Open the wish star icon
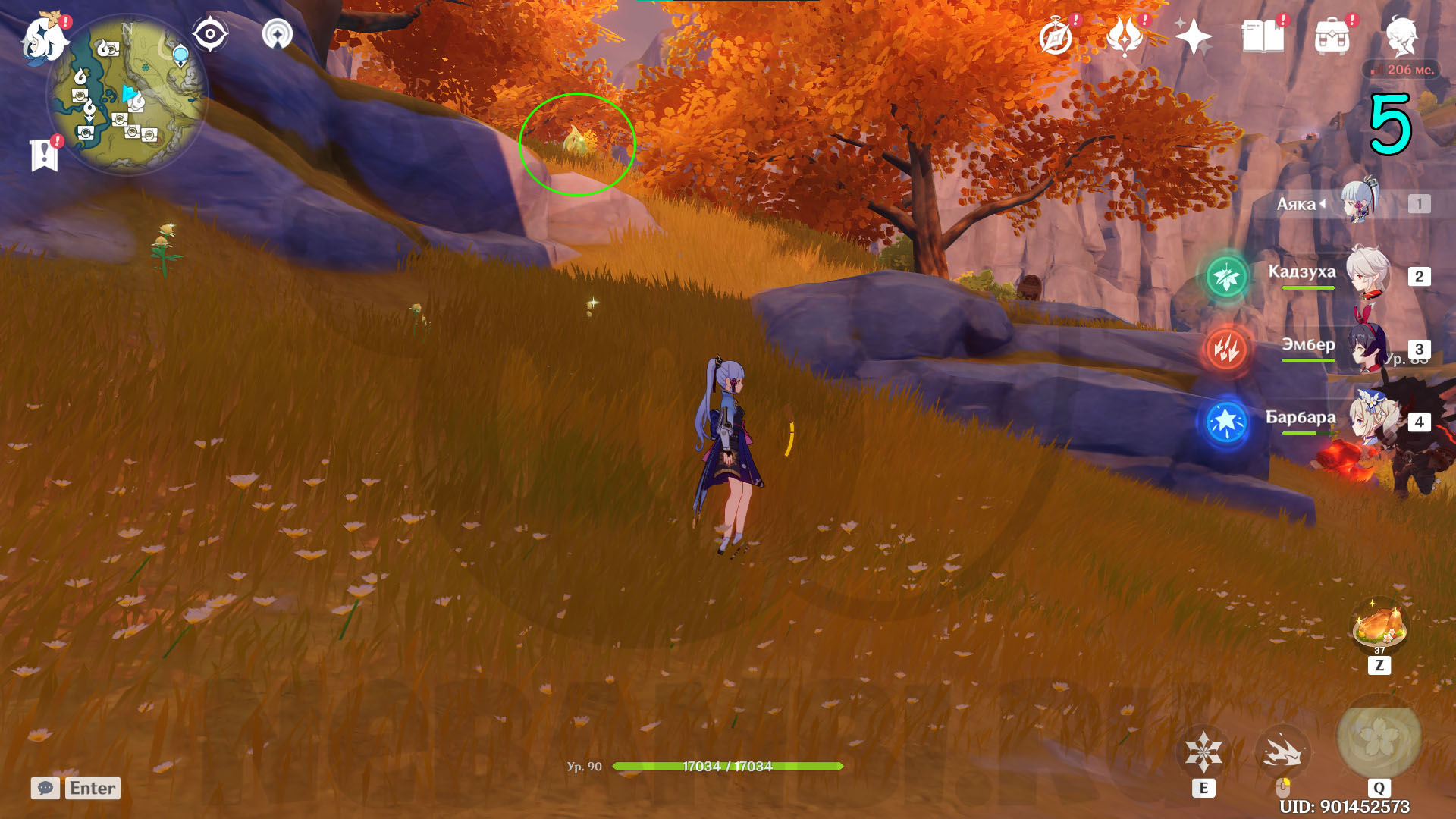Screen dimensions: 1456x819 tap(1194, 36)
